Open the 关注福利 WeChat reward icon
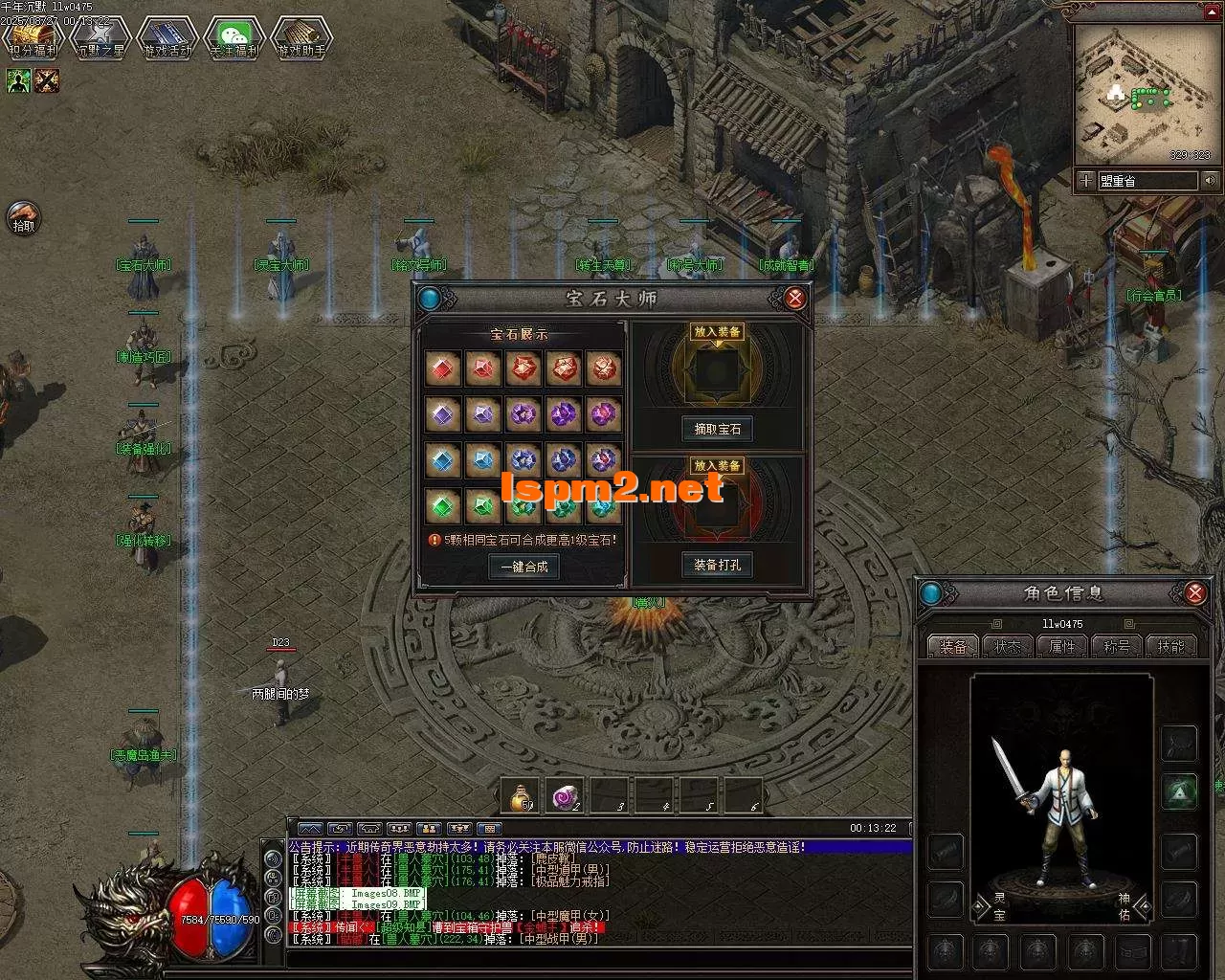This screenshot has height=980, width=1225. tap(234, 36)
